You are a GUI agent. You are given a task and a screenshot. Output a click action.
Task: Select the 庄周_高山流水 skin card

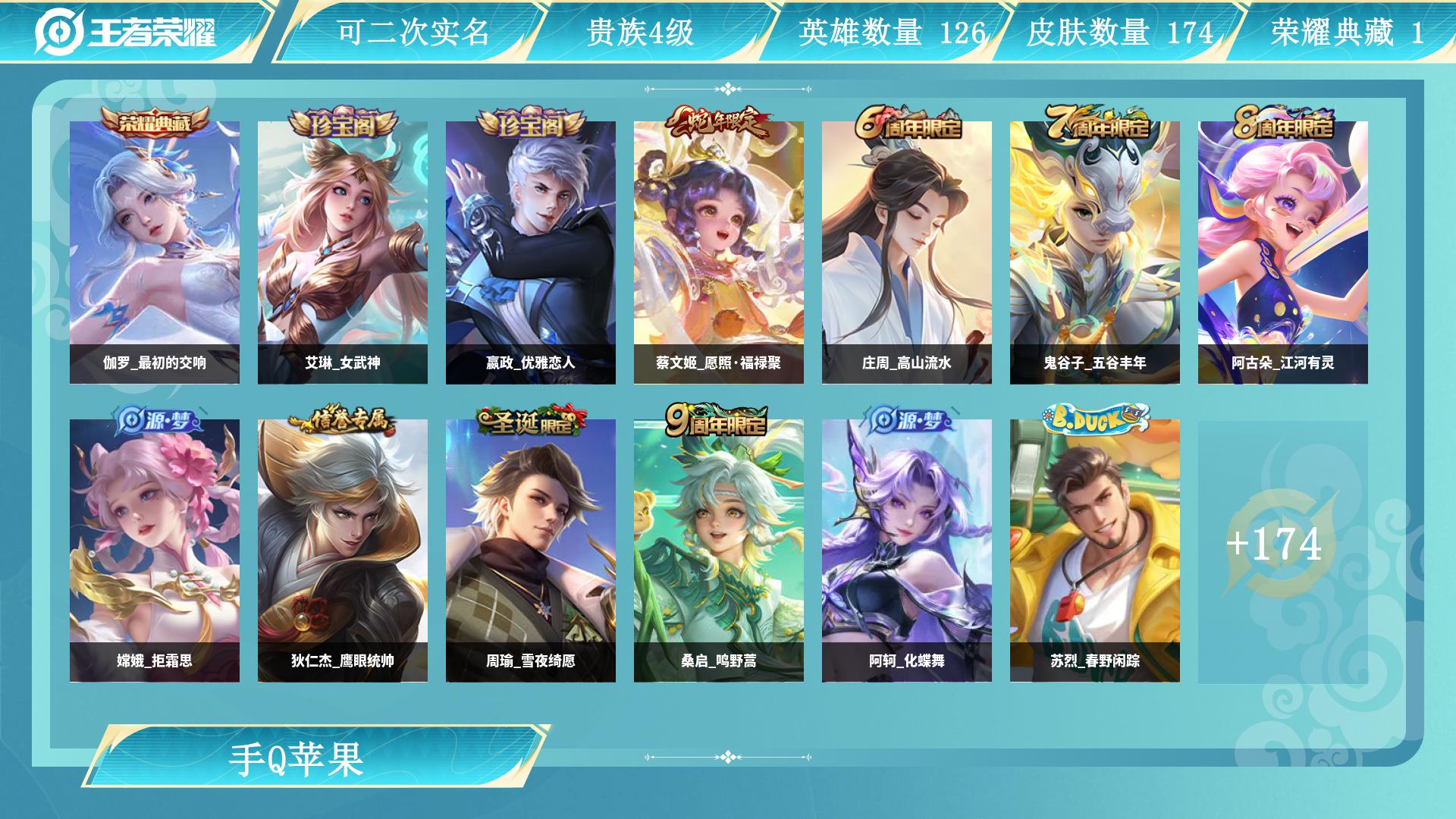tap(907, 252)
